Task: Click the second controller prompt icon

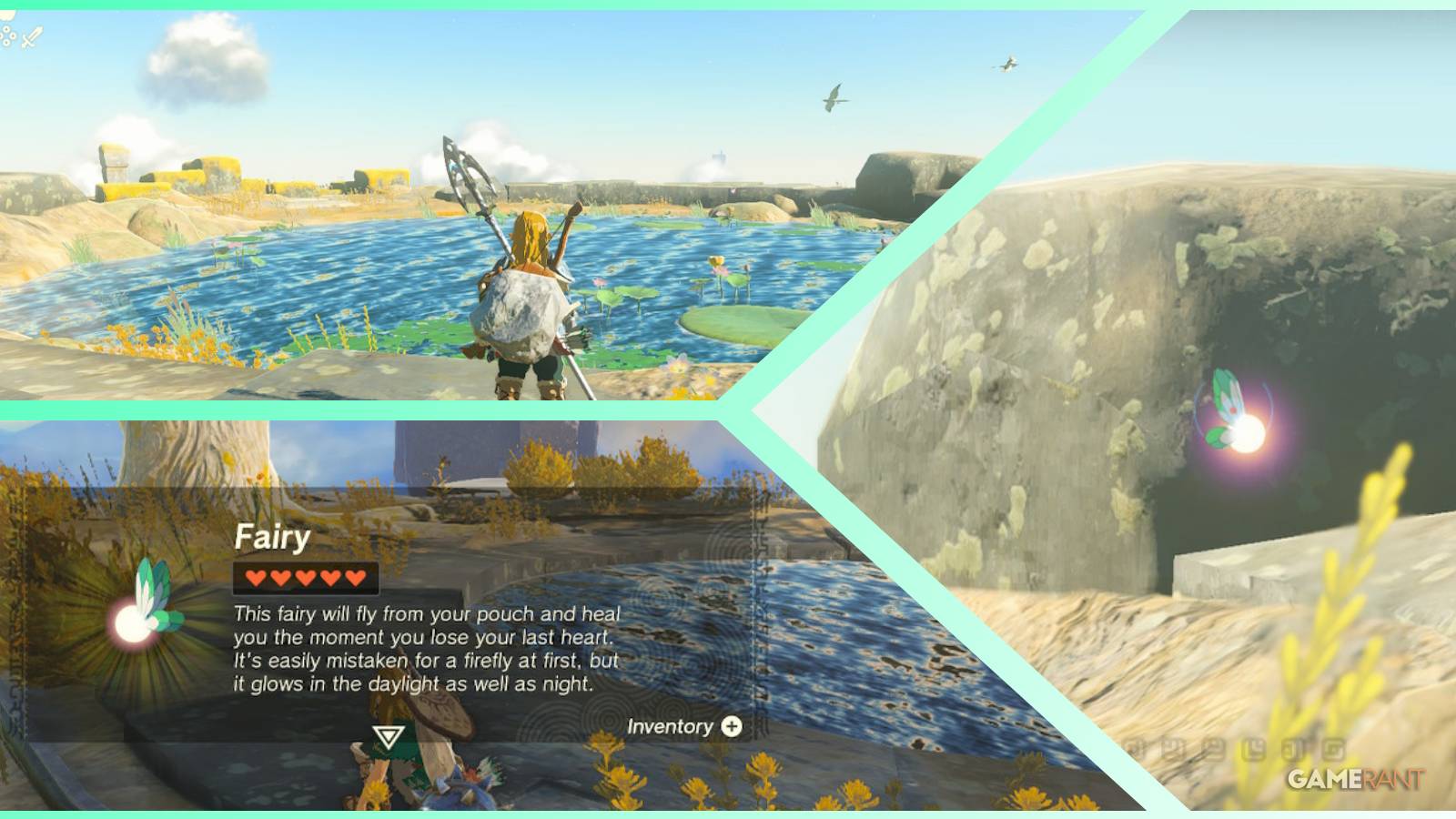Action: click(x=1171, y=746)
